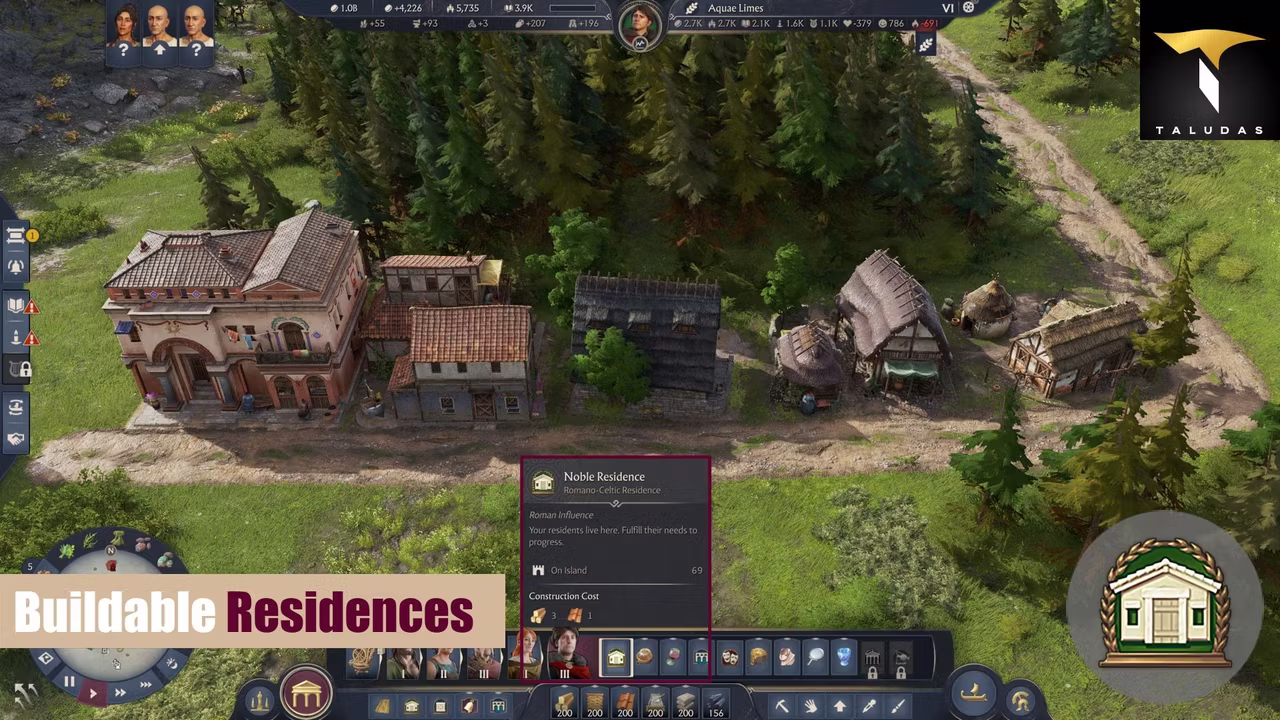This screenshot has height=720, width=1280.
Task: Choose the magnifying glass building icon
Action: pos(816,657)
